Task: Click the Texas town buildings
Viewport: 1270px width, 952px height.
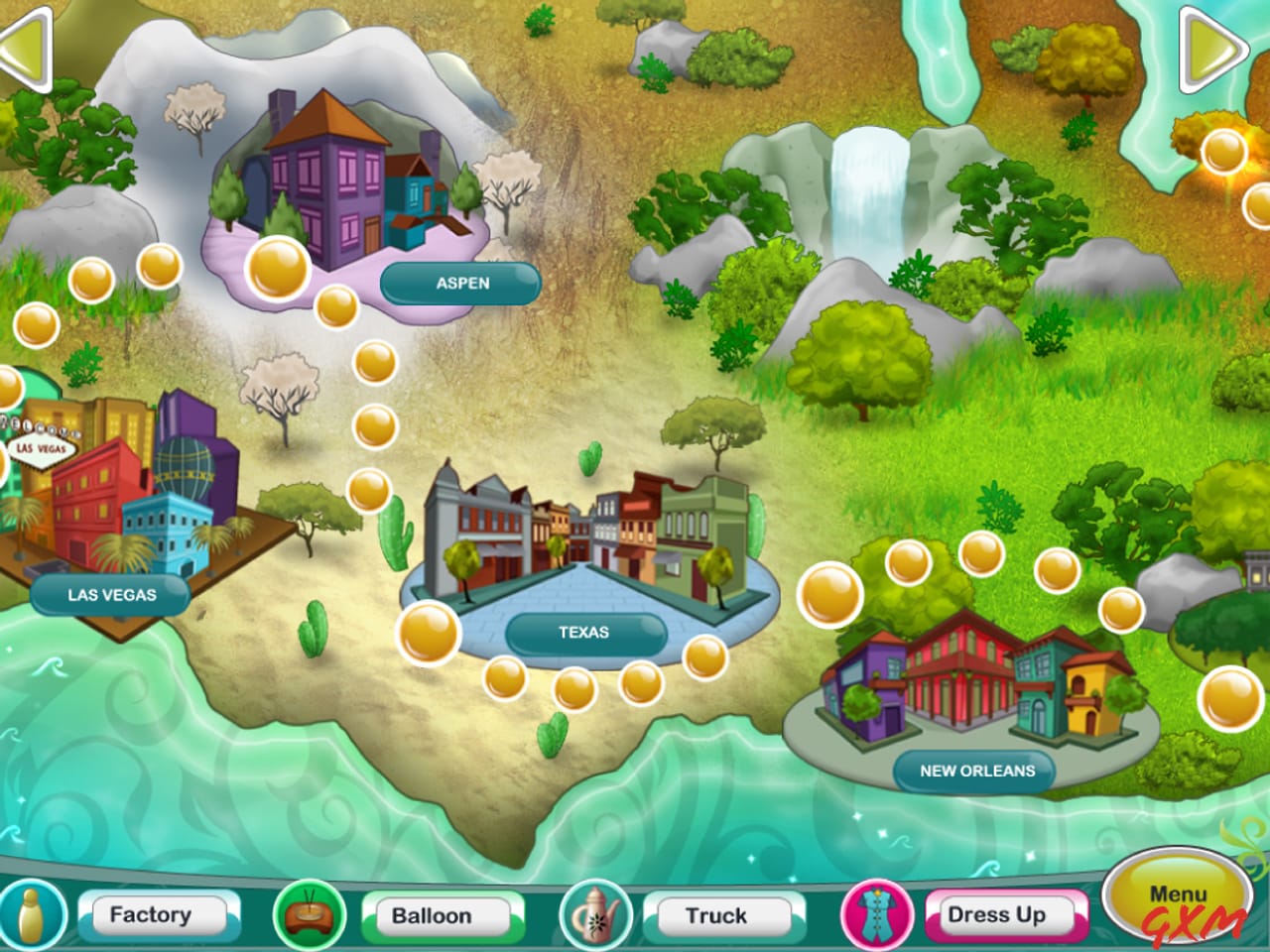Action: coord(585,535)
